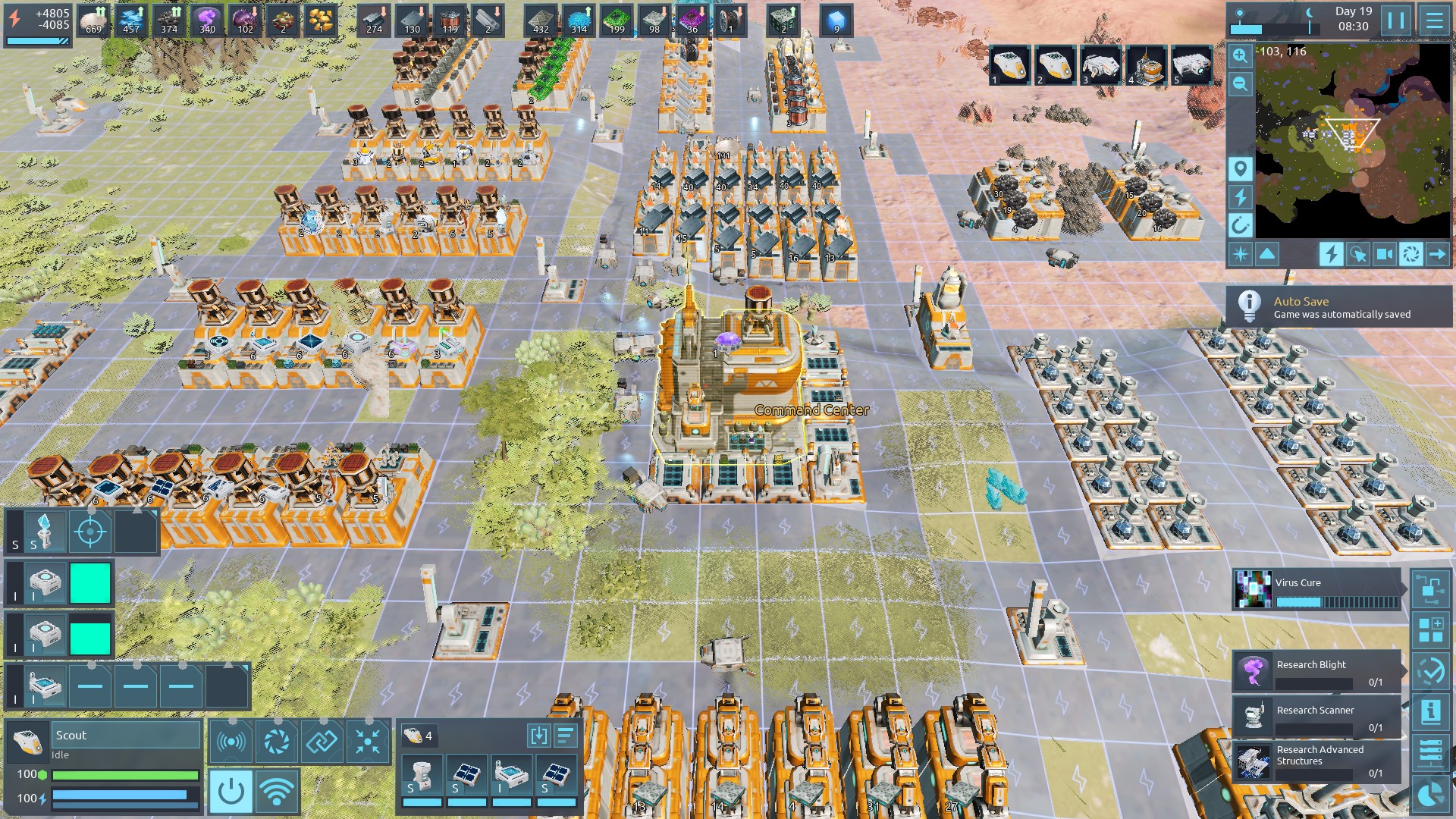Toggle the Scout's power button
The image size is (1456, 819).
tap(231, 791)
